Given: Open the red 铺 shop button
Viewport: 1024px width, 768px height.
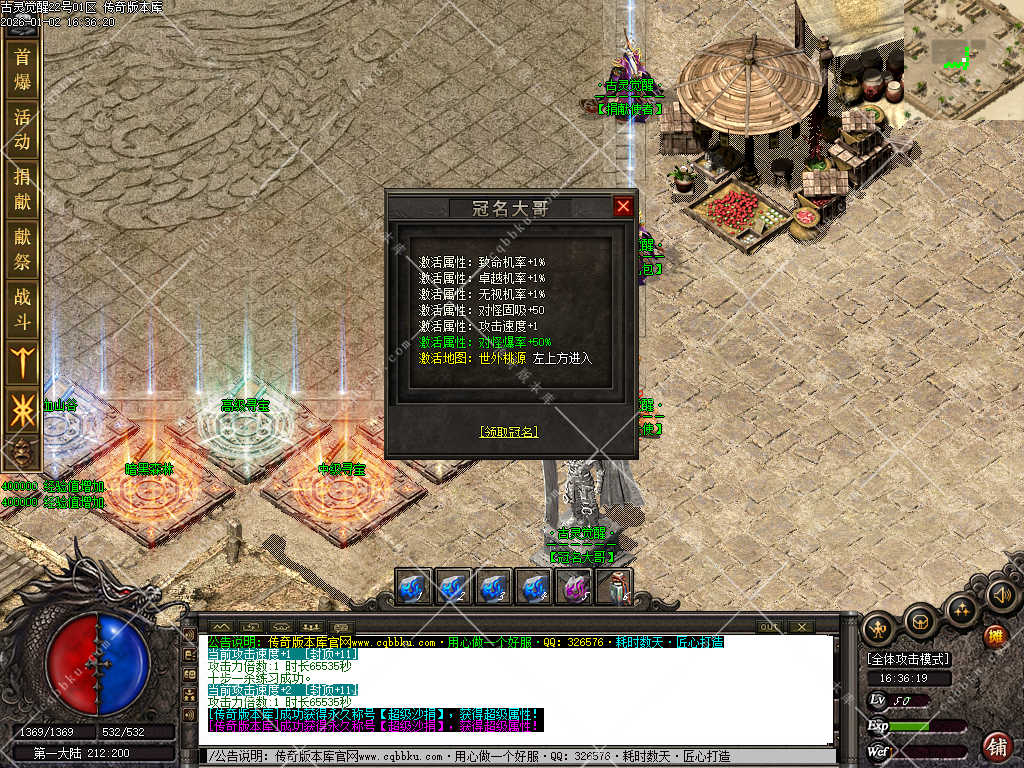Looking at the screenshot, I should pyautogui.click(x=996, y=745).
